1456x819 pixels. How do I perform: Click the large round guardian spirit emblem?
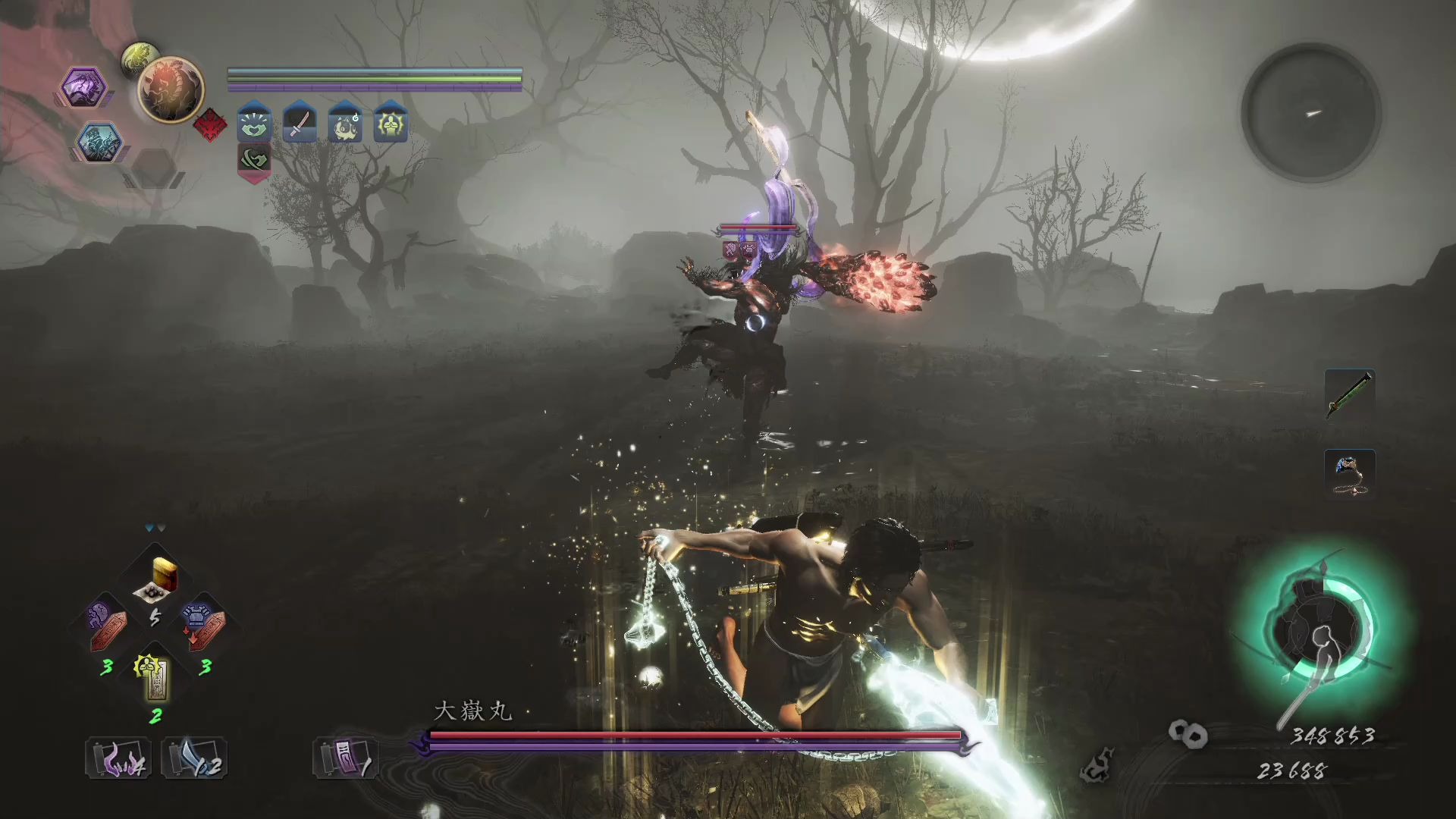coord(171,89)
